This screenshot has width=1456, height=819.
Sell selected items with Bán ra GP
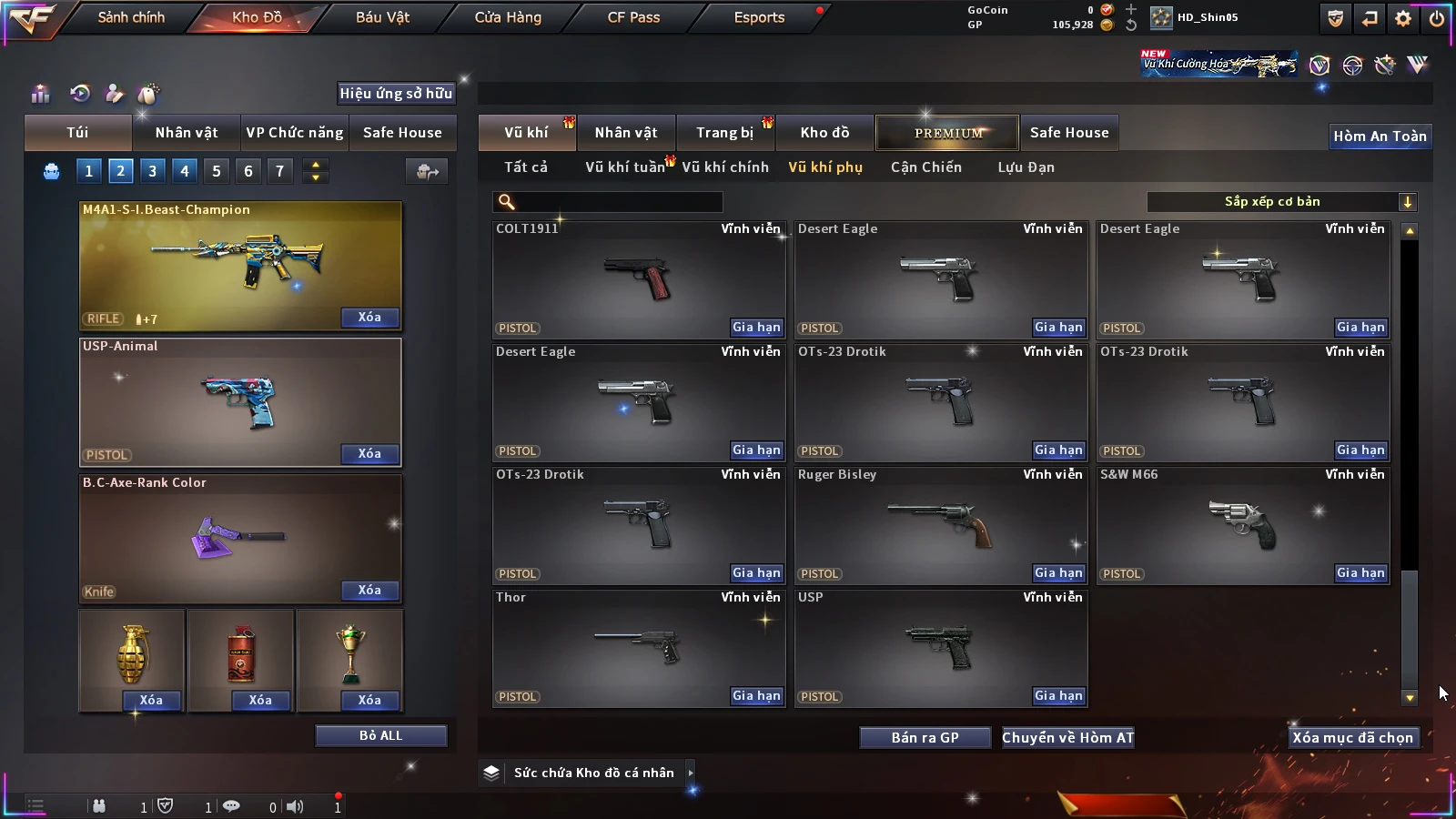click(x=925, y=738)
